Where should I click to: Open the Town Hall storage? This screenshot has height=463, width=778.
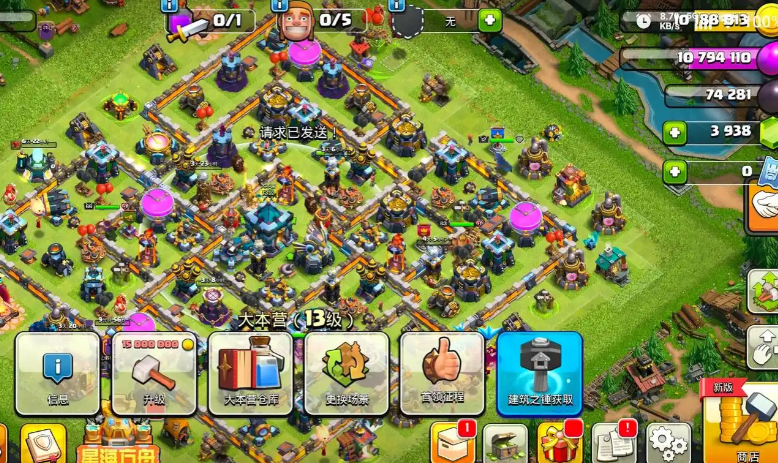pyautogui.click(x=250, y=372)
